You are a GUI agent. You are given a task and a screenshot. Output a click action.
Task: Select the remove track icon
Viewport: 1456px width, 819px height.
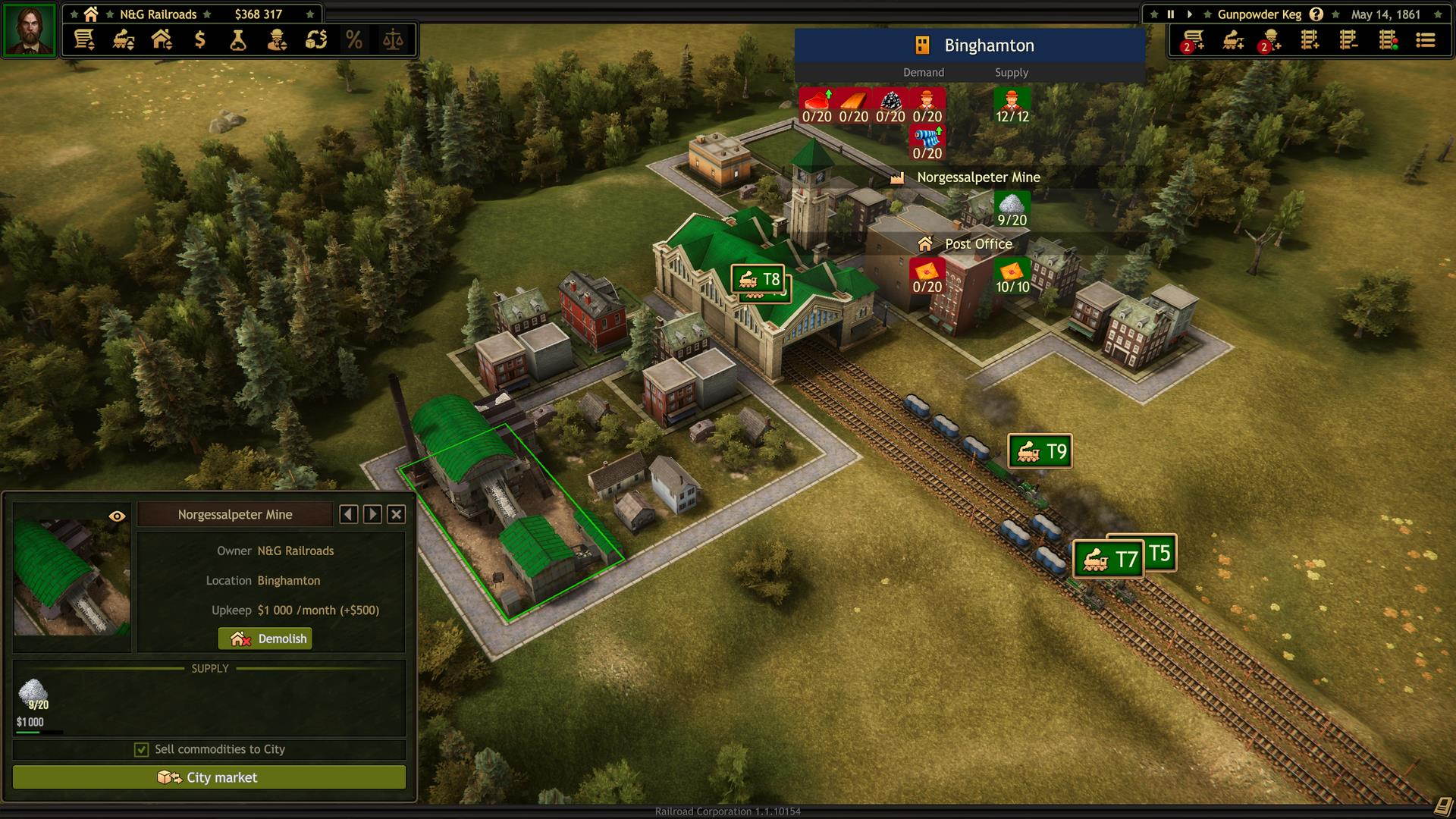[1349, 42]
